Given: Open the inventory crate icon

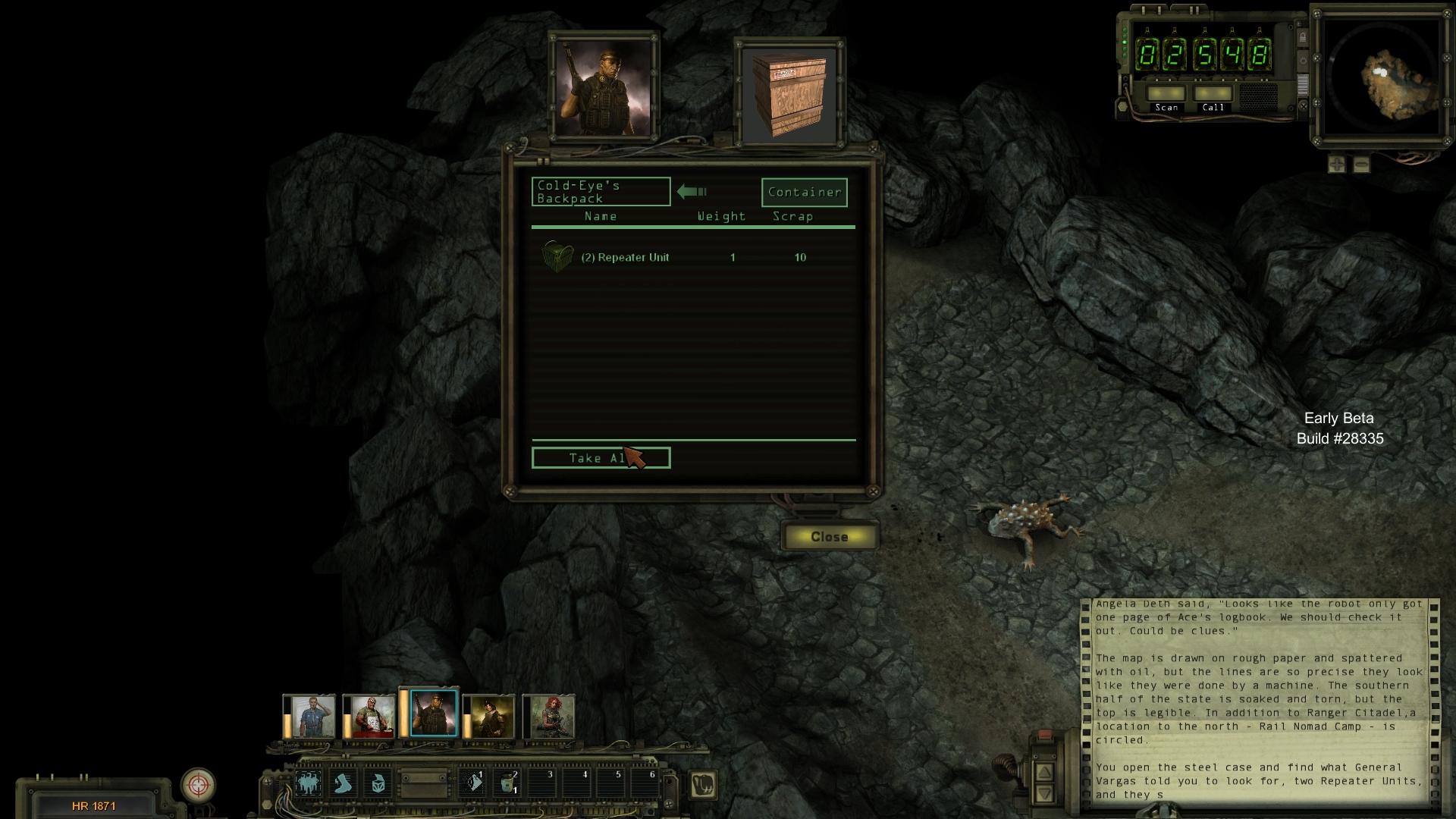Looking at the screenshot, I should [x=378, y=783].
